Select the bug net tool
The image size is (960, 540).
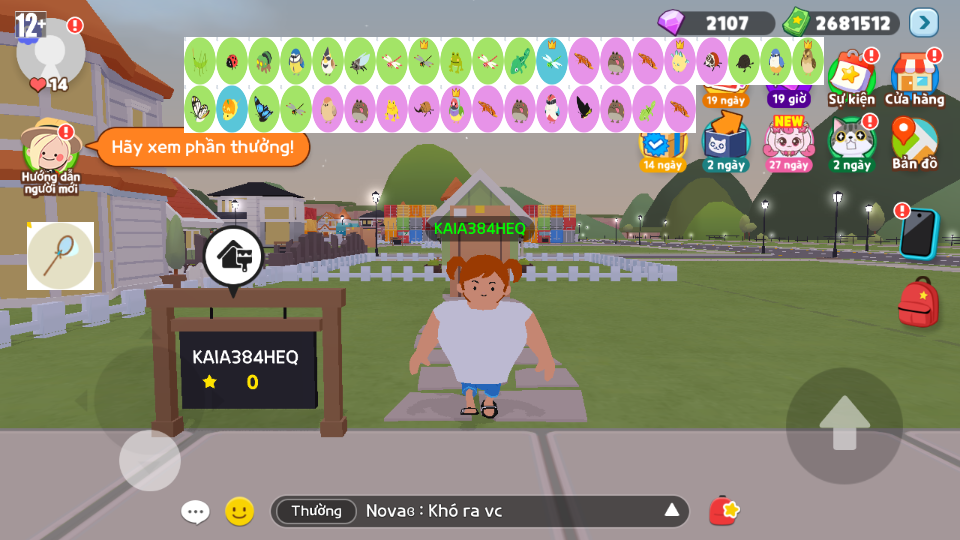click(60, 256)
